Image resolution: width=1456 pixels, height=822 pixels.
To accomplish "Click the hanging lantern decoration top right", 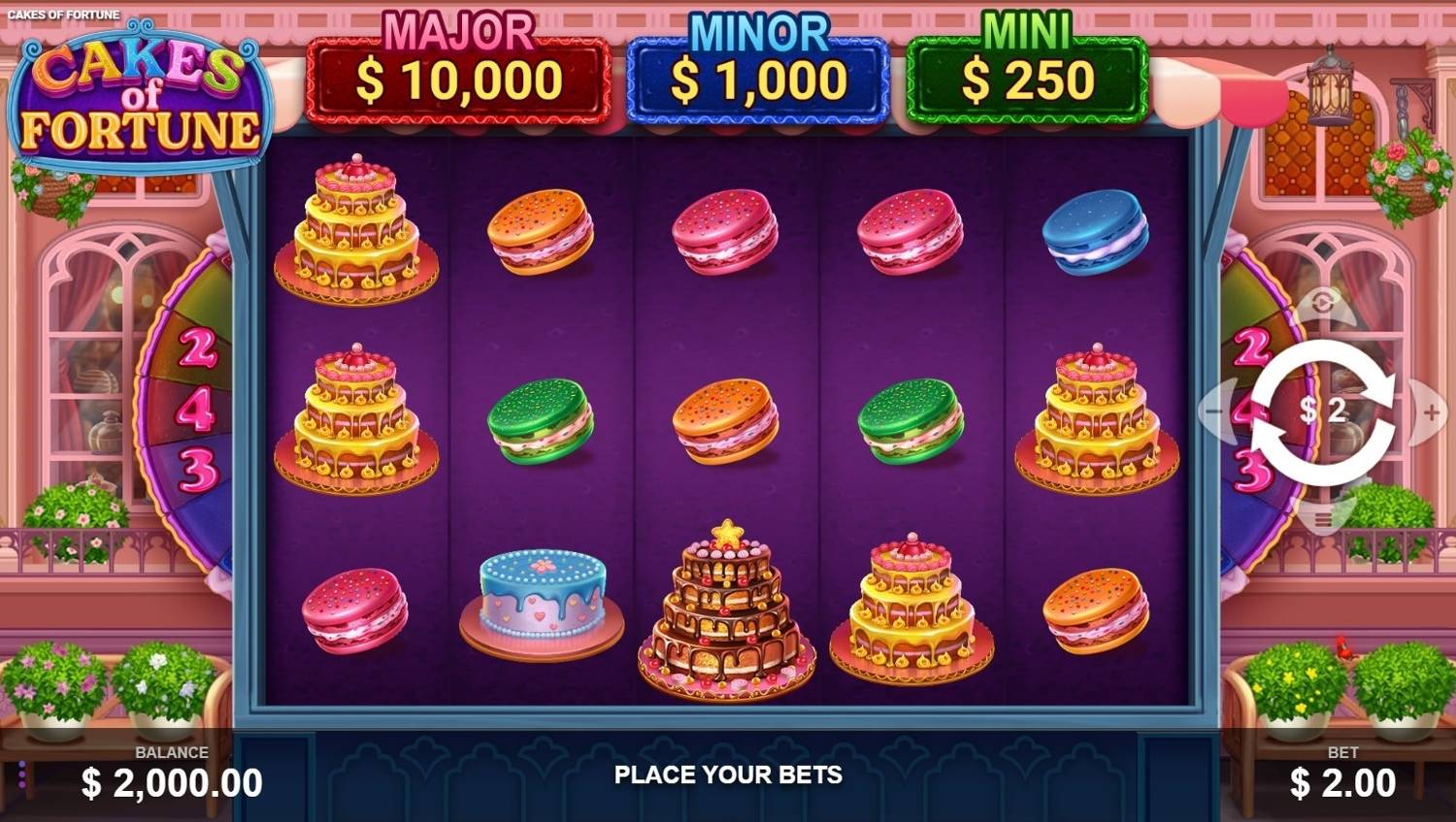I will (x=1332, y=92).
